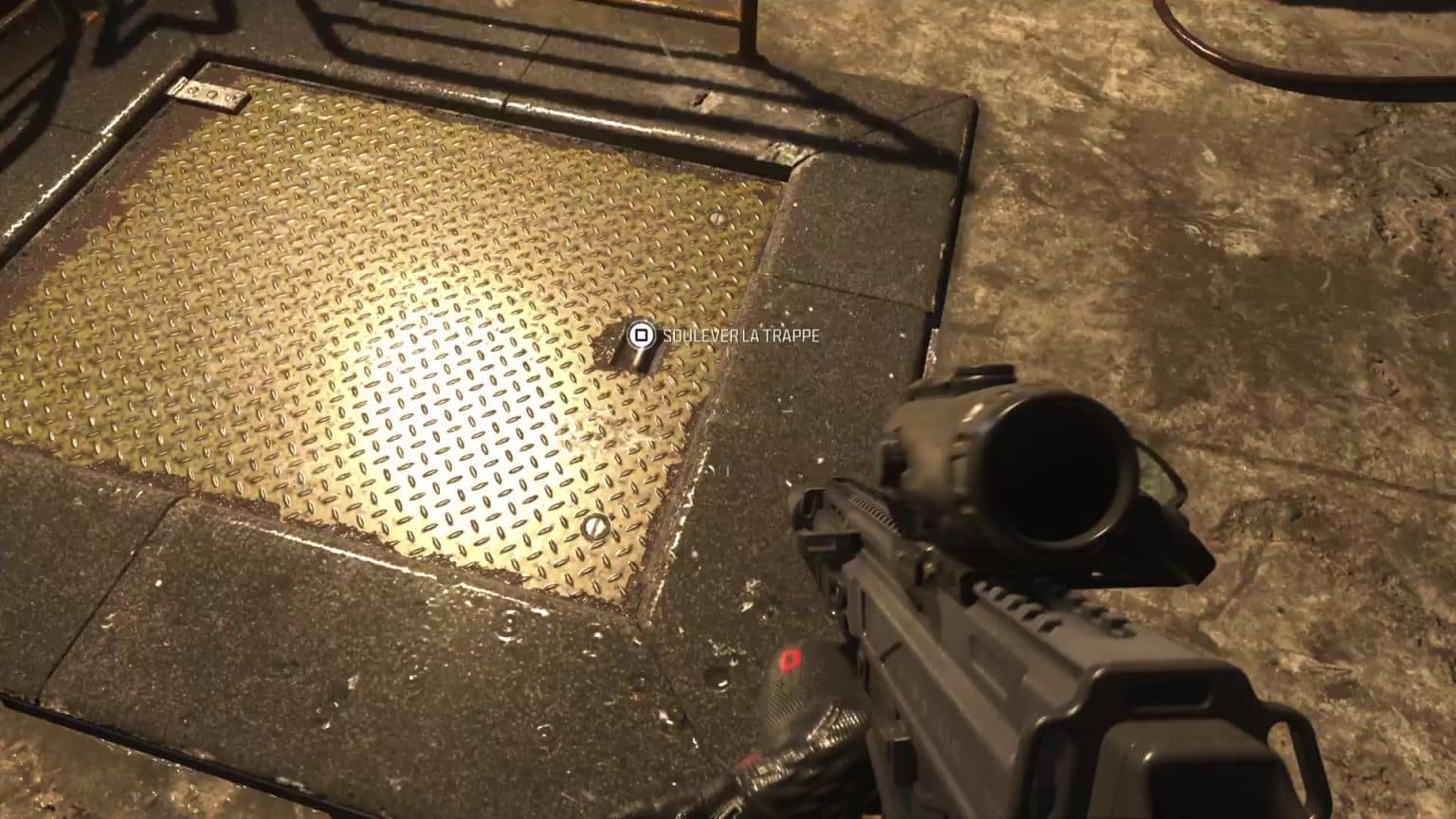Click the metal diamond-plate trapdoor

379,332
